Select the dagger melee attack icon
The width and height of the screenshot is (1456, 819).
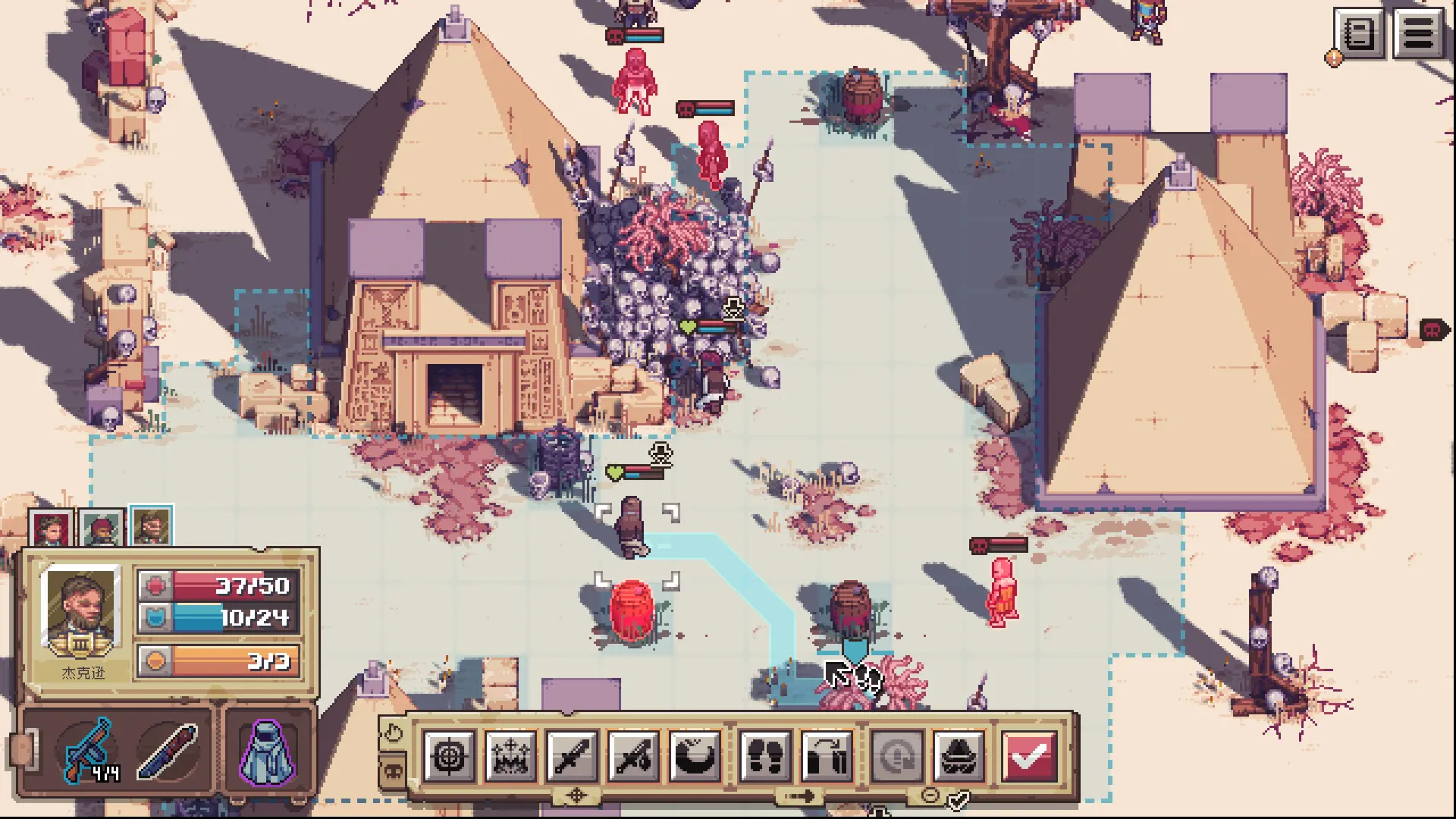(x=574, y=758)
